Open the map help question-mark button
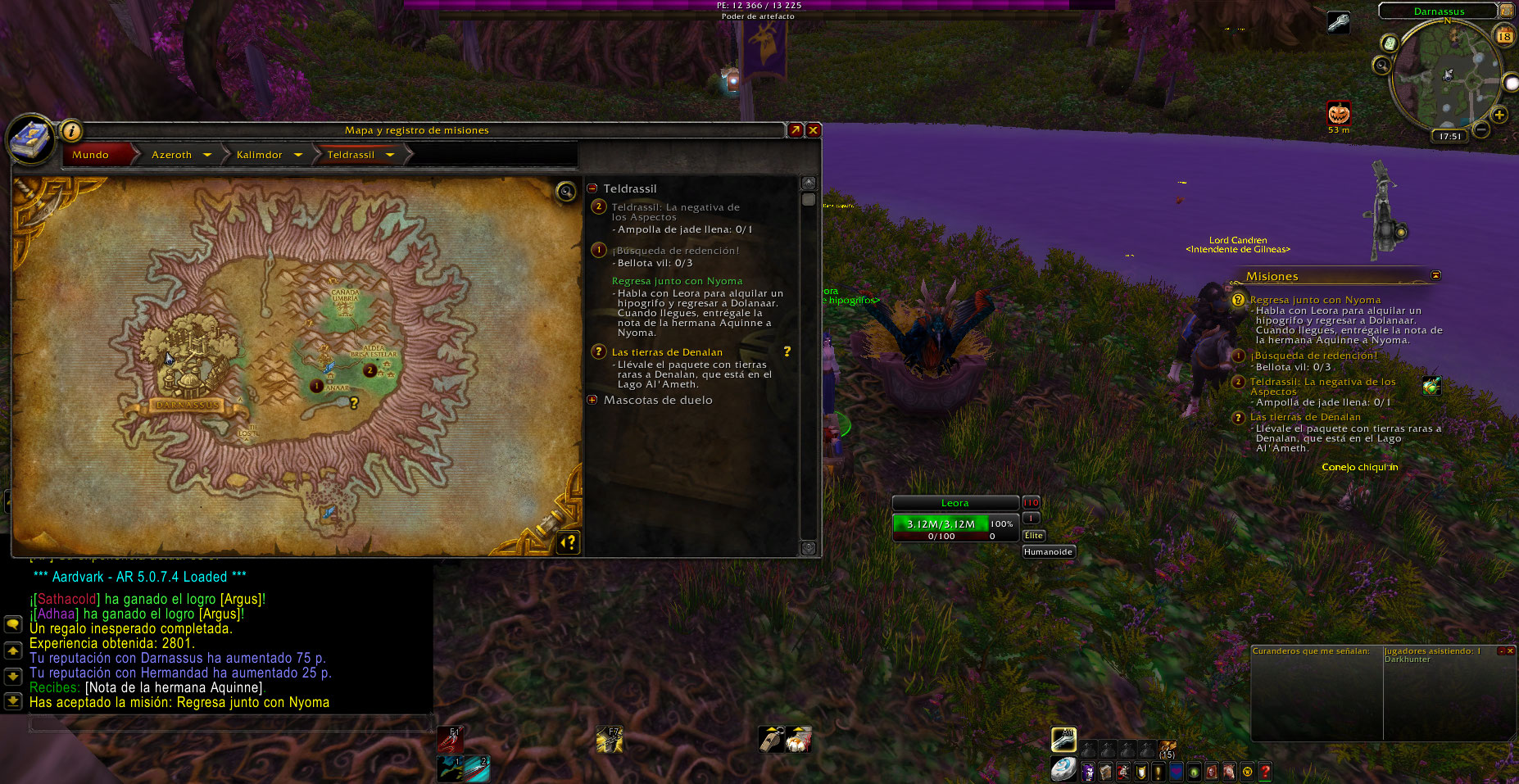This screenshot has height=784, width=1519. click(x=568, y=542)
